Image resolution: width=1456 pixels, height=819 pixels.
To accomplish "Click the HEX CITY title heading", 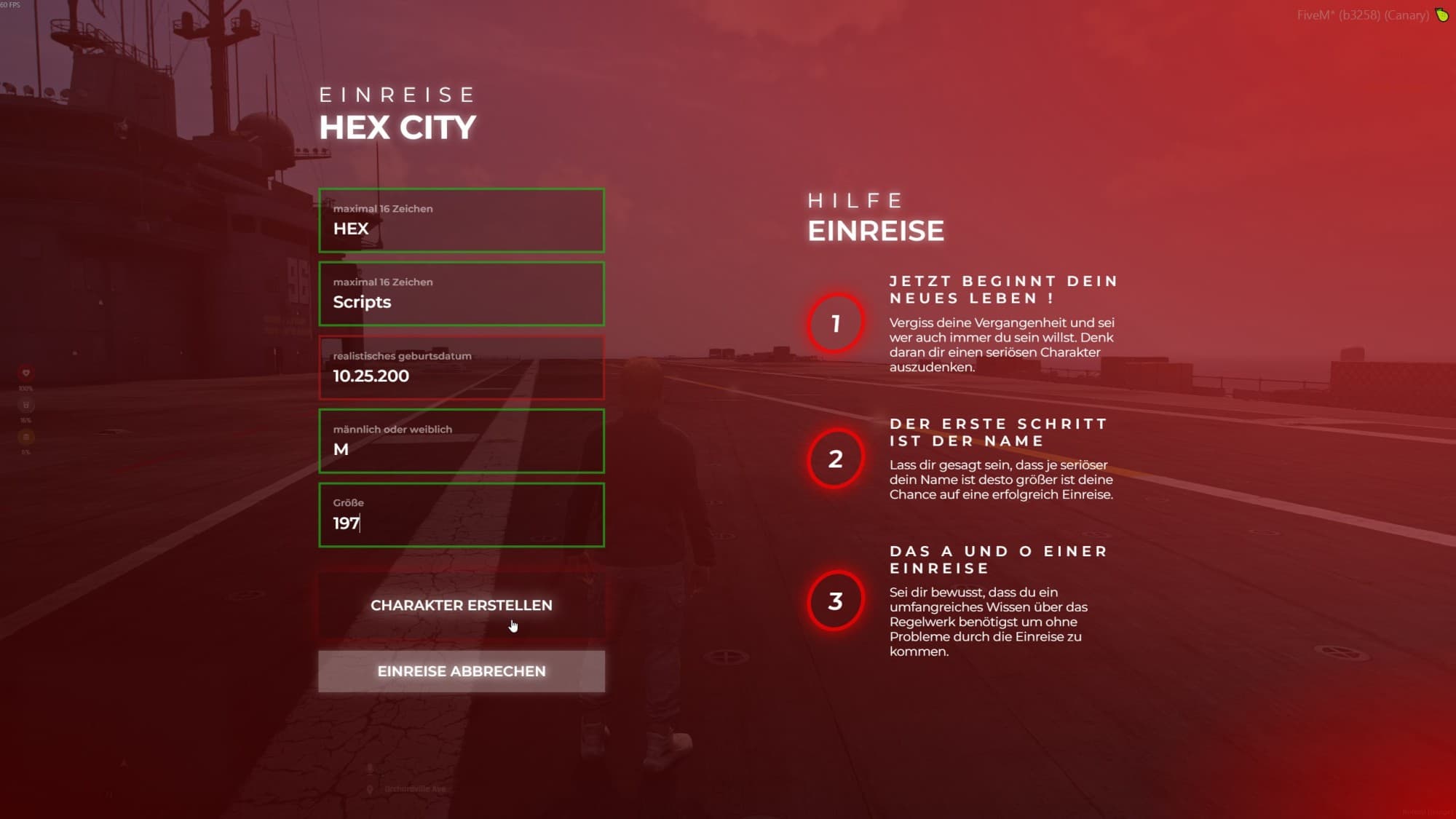I will 397,127.
